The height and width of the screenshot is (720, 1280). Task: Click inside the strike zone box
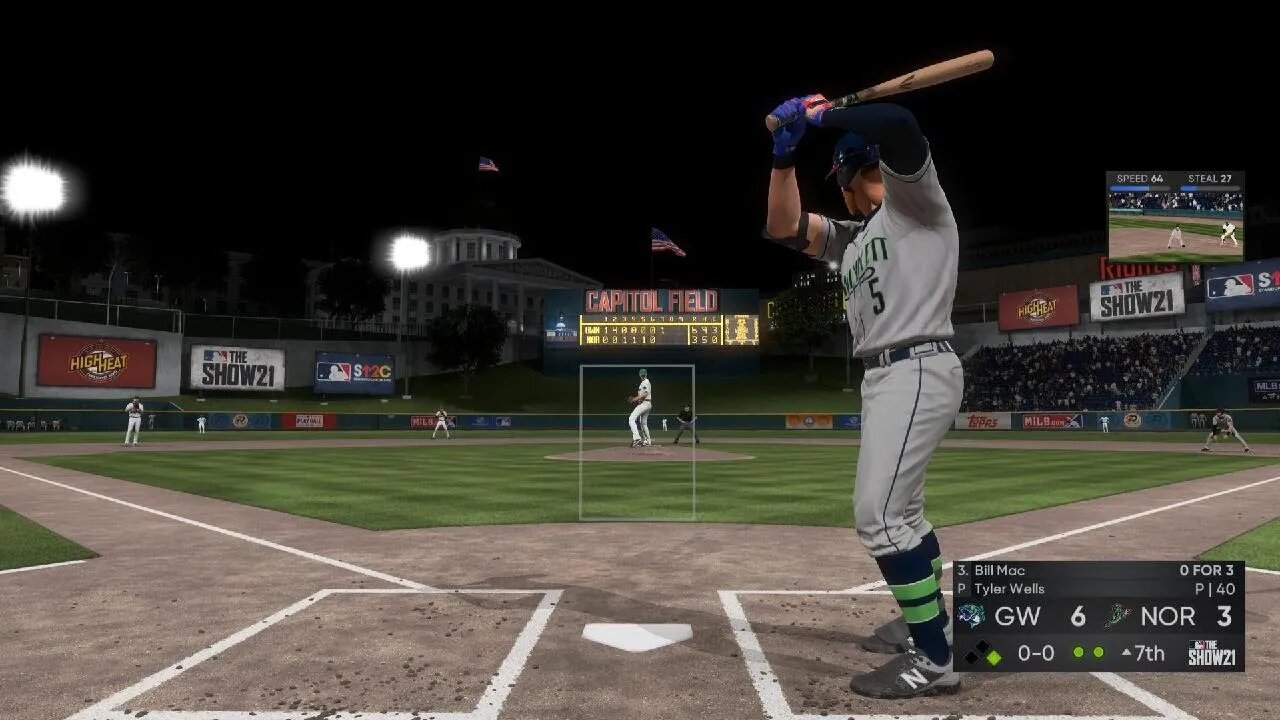(x=637, y=442)
